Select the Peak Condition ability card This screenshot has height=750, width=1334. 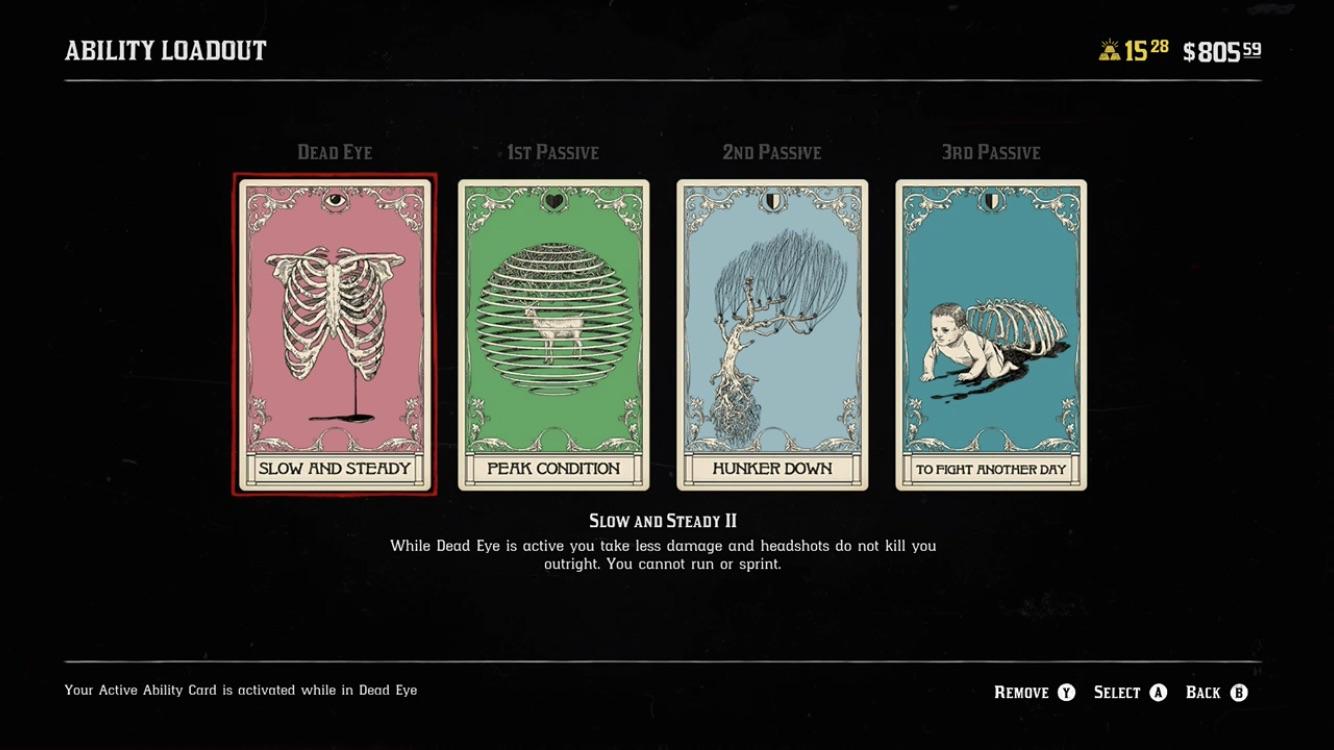[553, 335]
